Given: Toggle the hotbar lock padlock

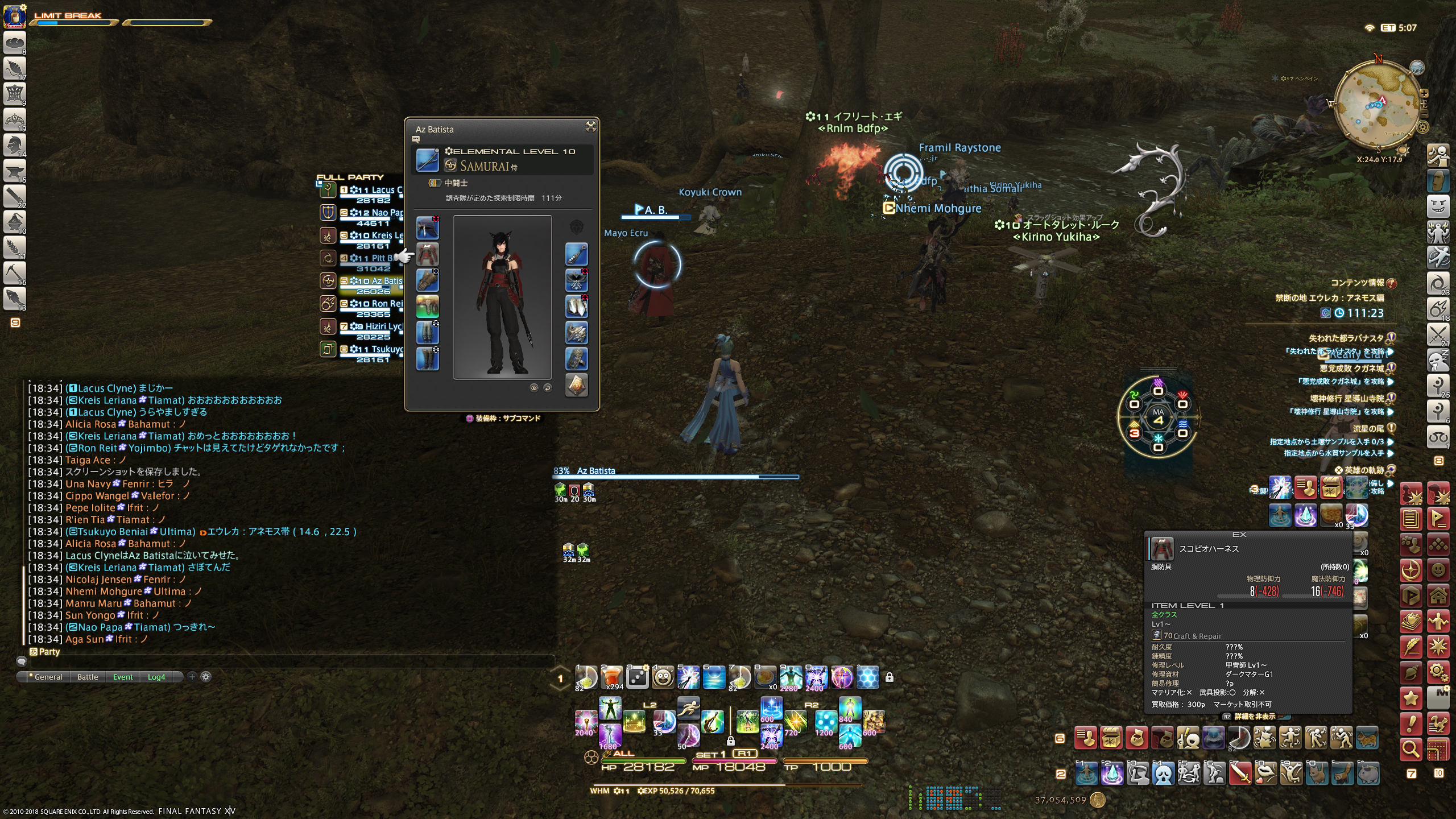Looking at the screenshot, I should (889, 677).
